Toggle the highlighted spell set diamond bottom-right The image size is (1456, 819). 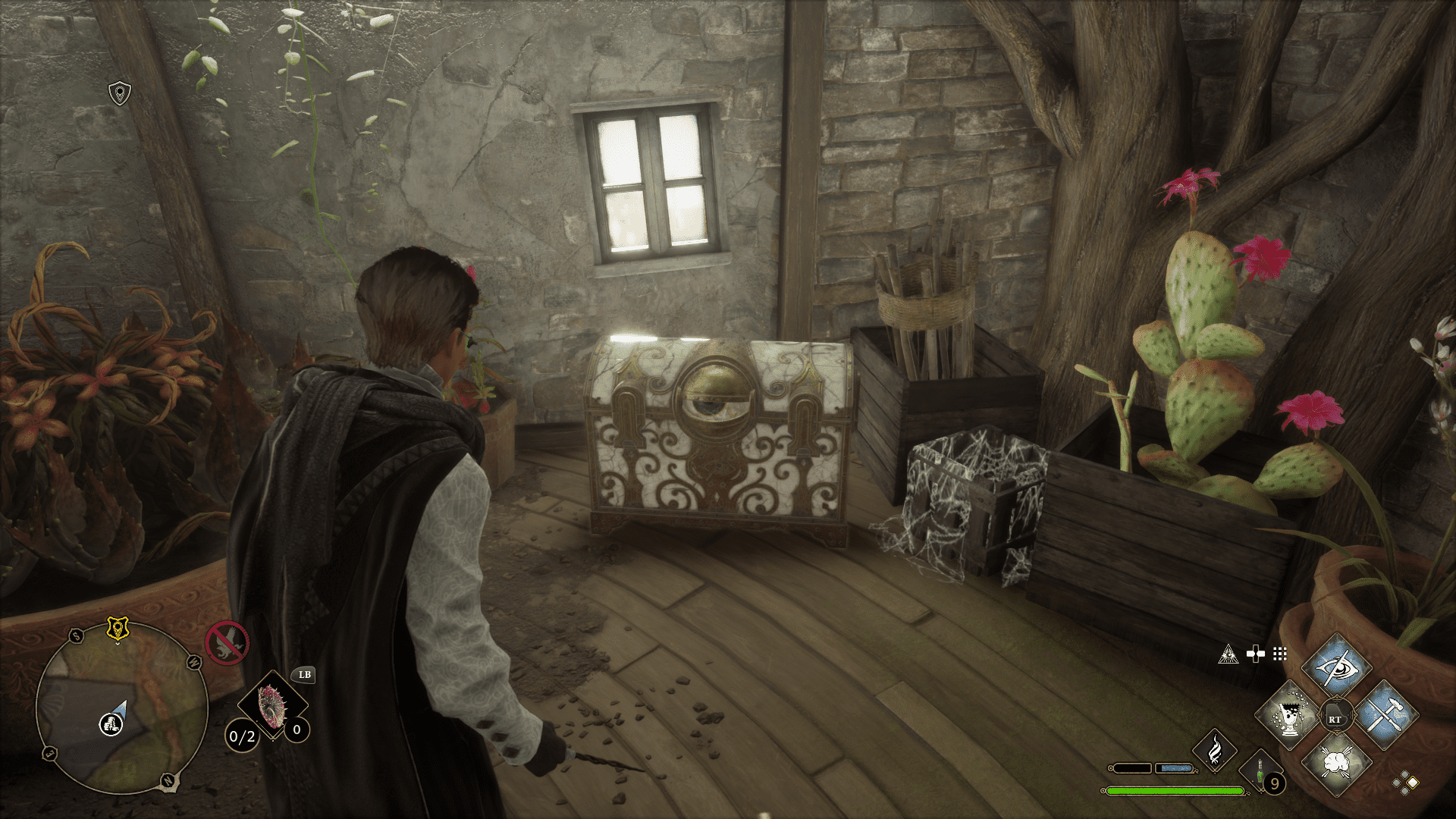pos(1411,784)
